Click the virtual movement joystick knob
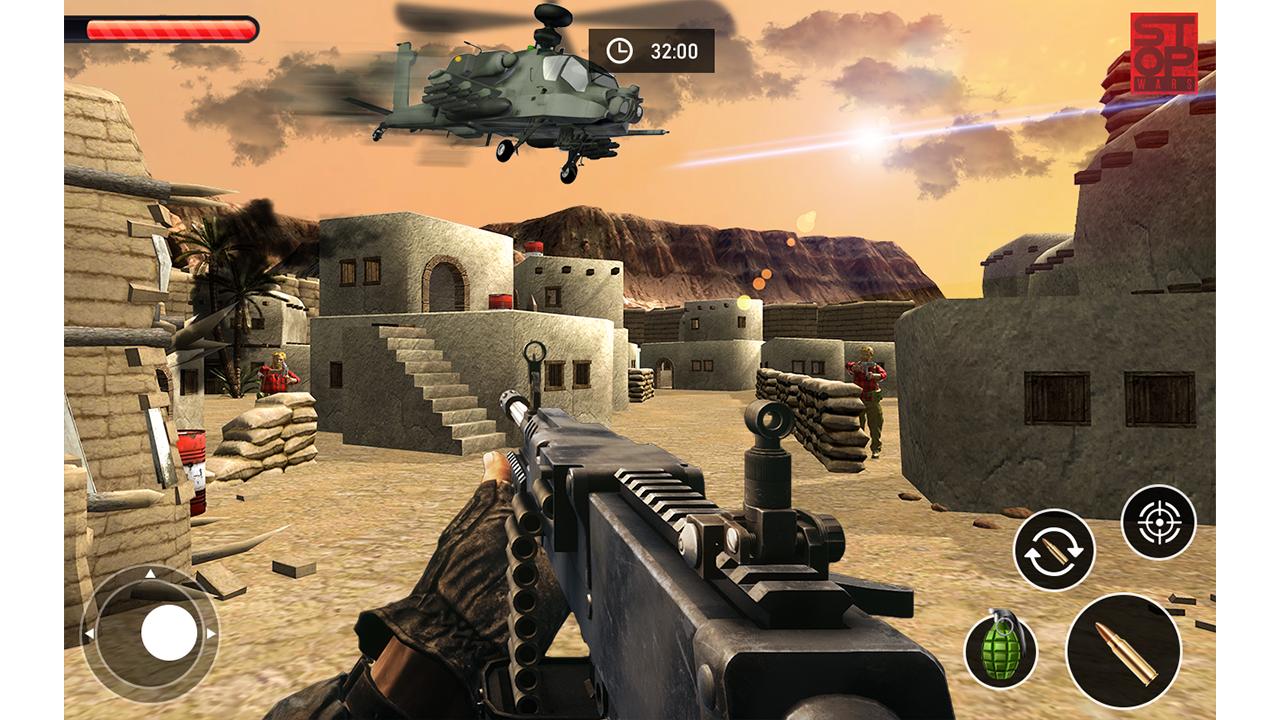 (x=169, y=632)
